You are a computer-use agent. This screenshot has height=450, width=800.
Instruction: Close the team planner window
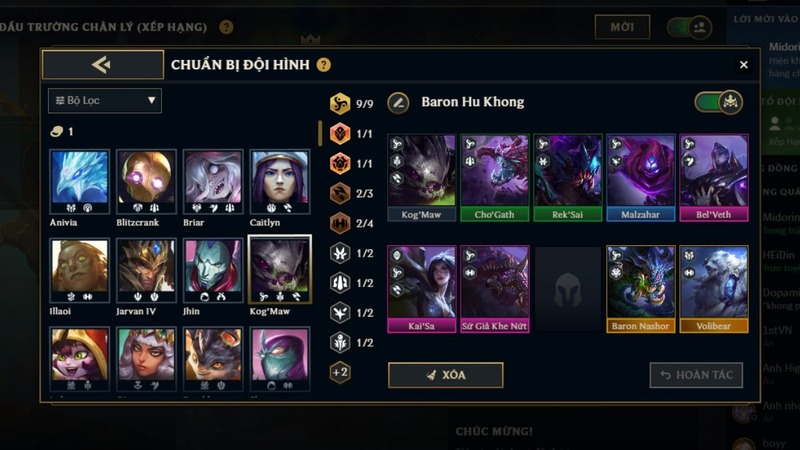point(743,65)
